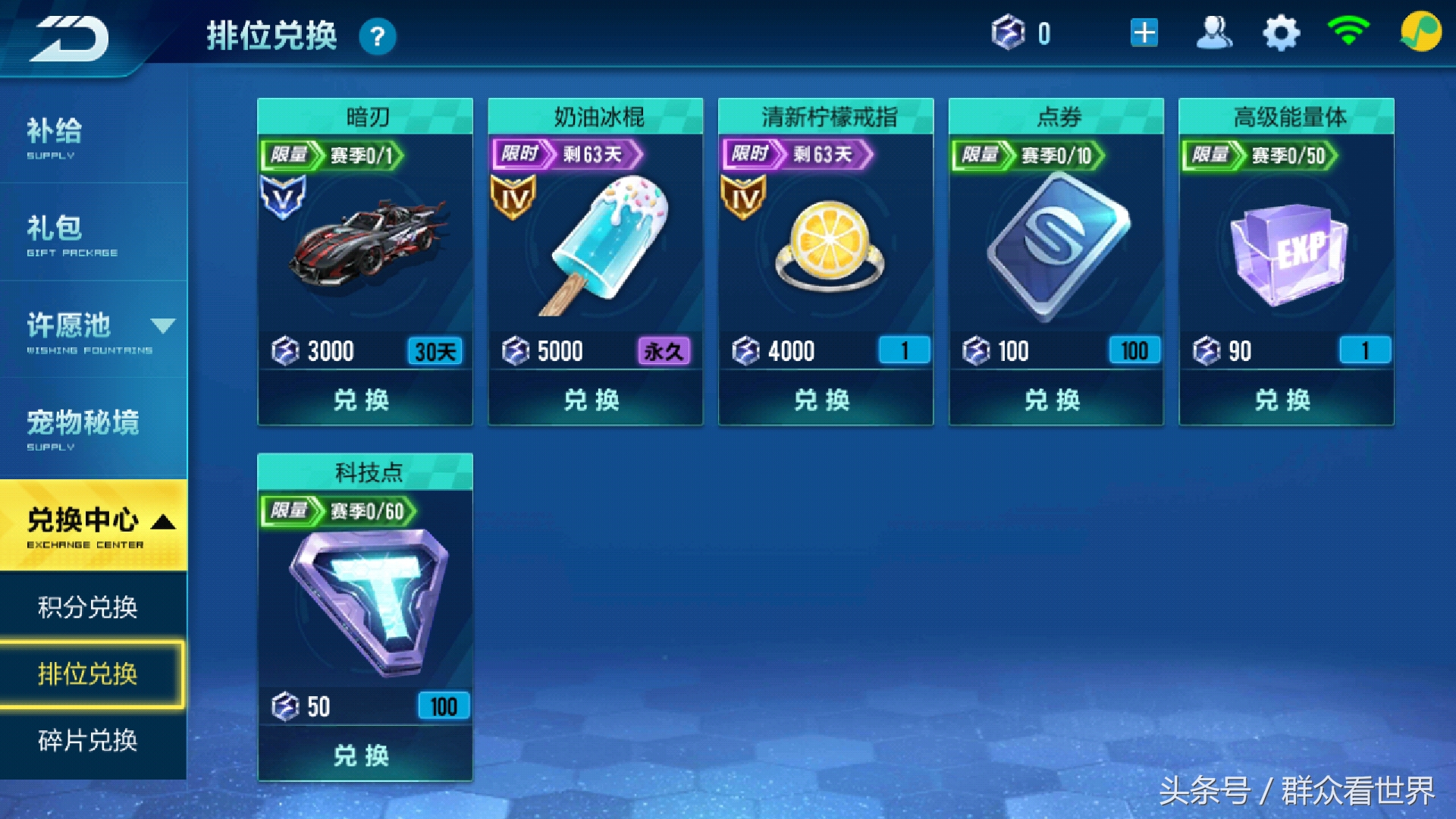Select the 宠物秘境 tab
The width and height of the screenshot is (1456, 819).
91,428
